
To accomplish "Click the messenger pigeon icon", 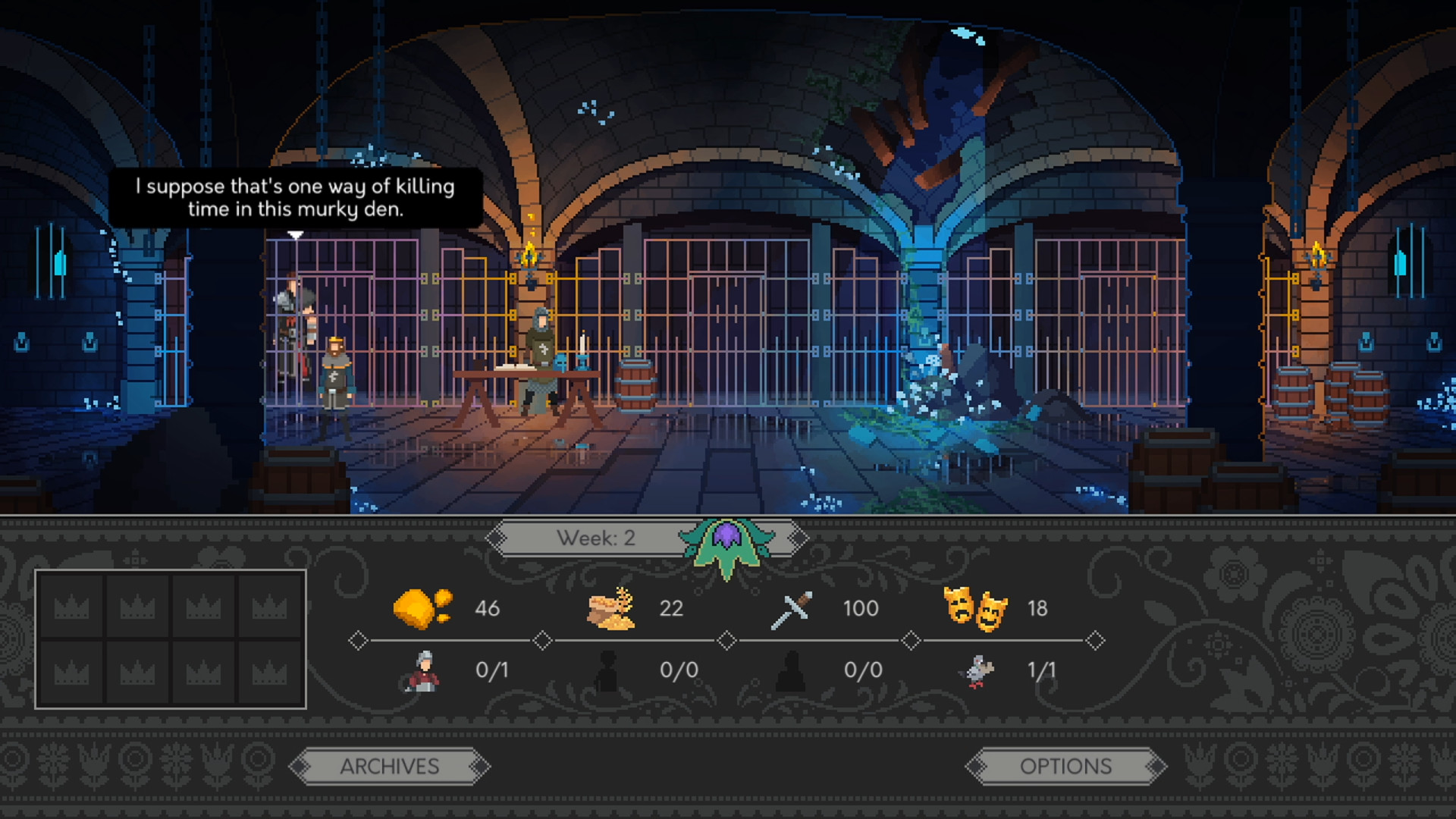I will pyautogui.click(x=978, y=670).
